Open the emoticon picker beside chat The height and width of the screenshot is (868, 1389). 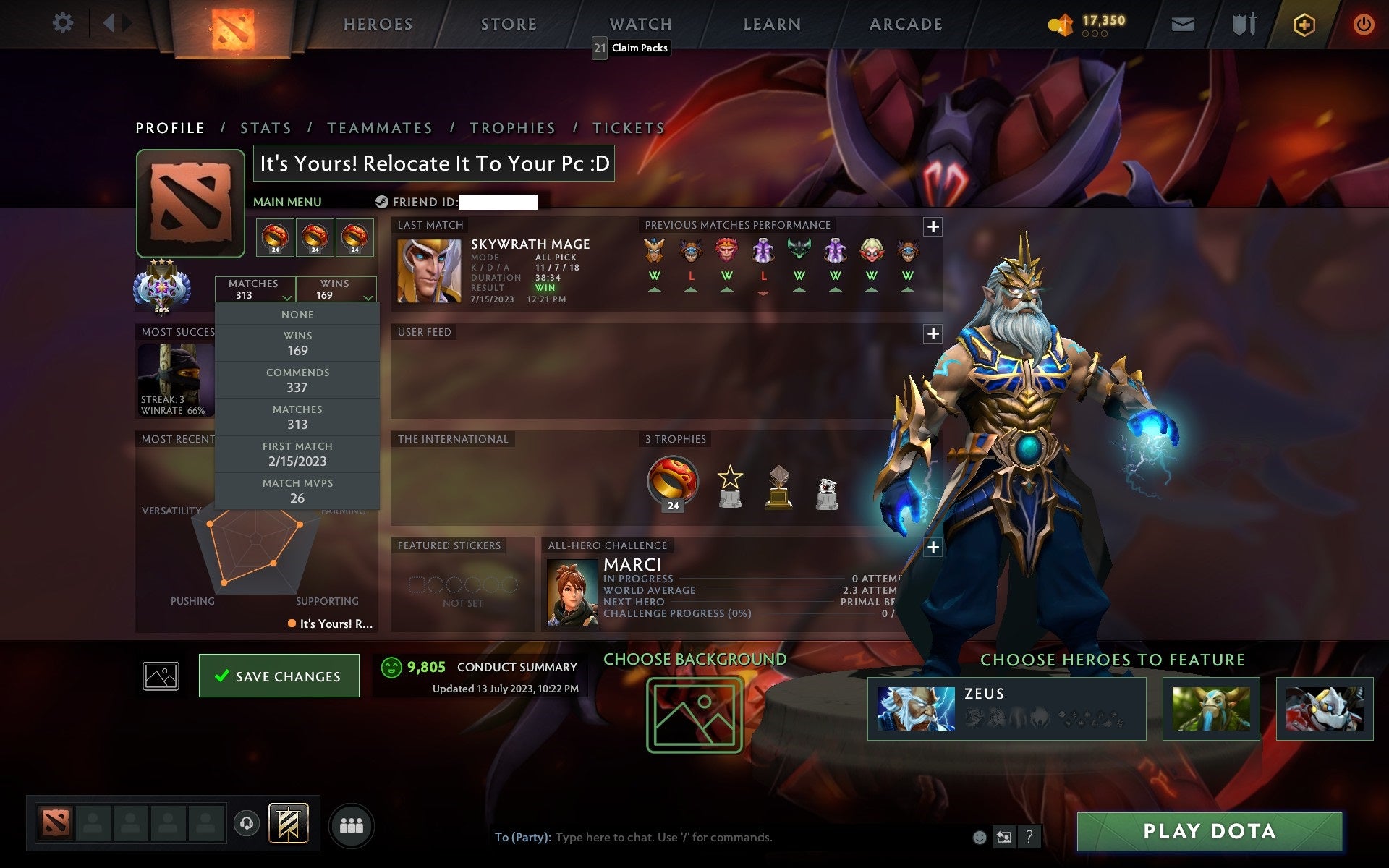981,838
